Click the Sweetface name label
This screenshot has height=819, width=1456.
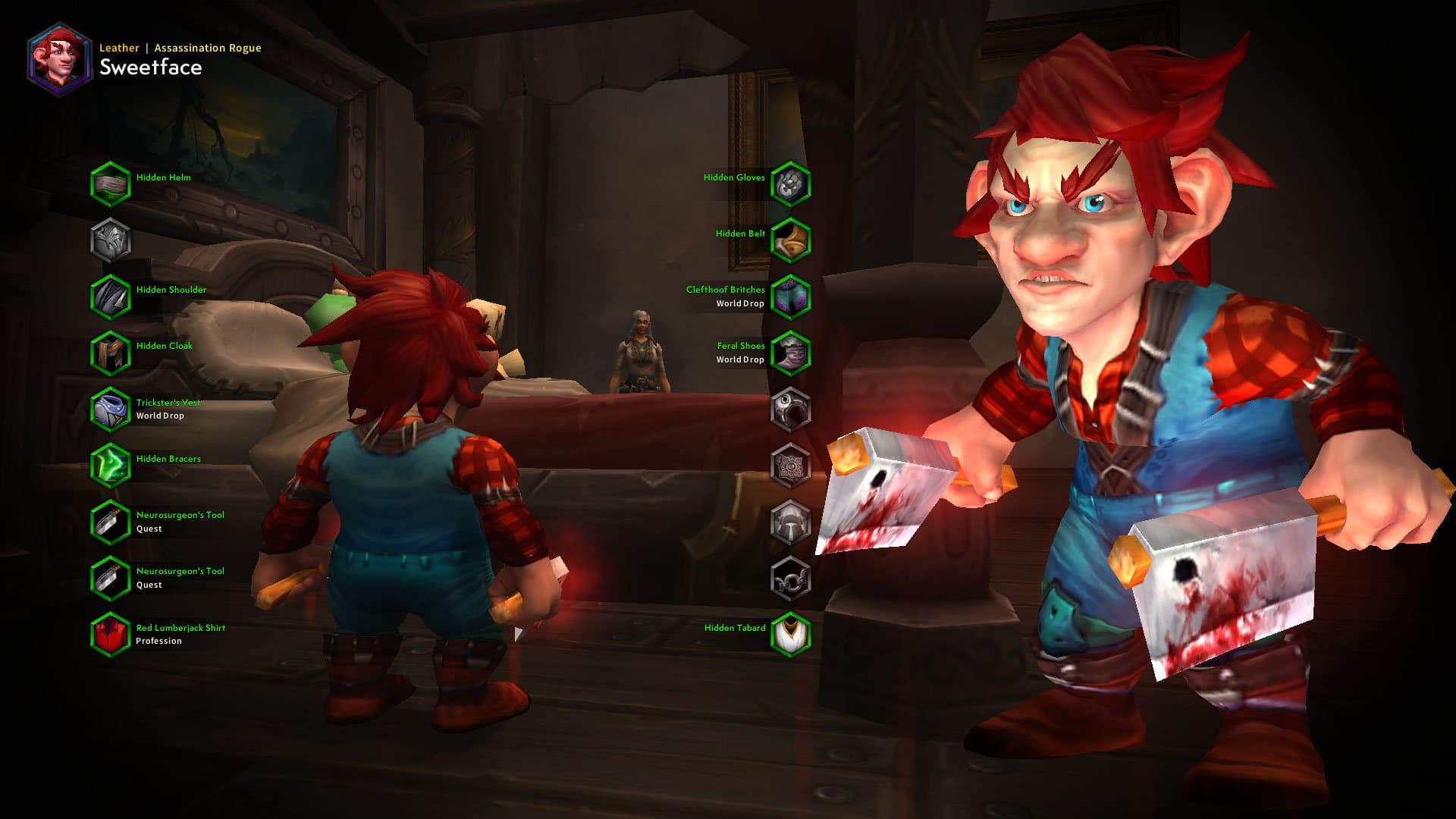(152, 68)
